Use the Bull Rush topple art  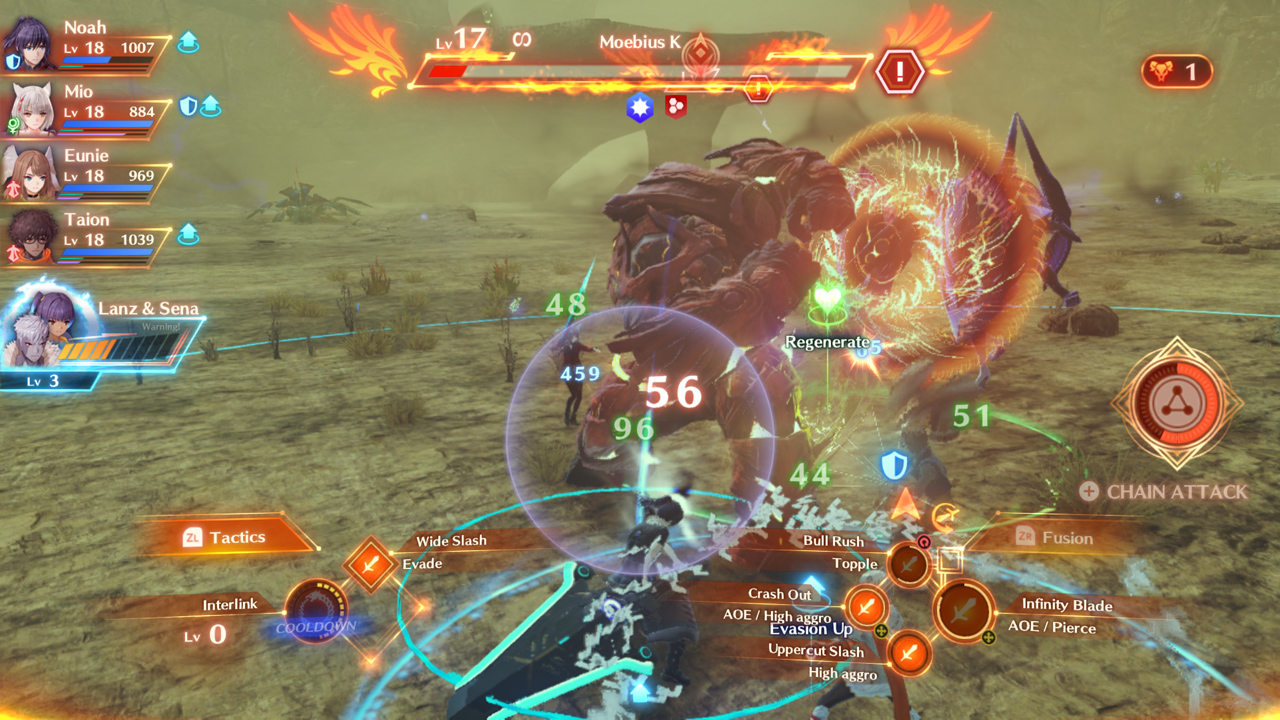pyautogui.click(x=909, y=565)
